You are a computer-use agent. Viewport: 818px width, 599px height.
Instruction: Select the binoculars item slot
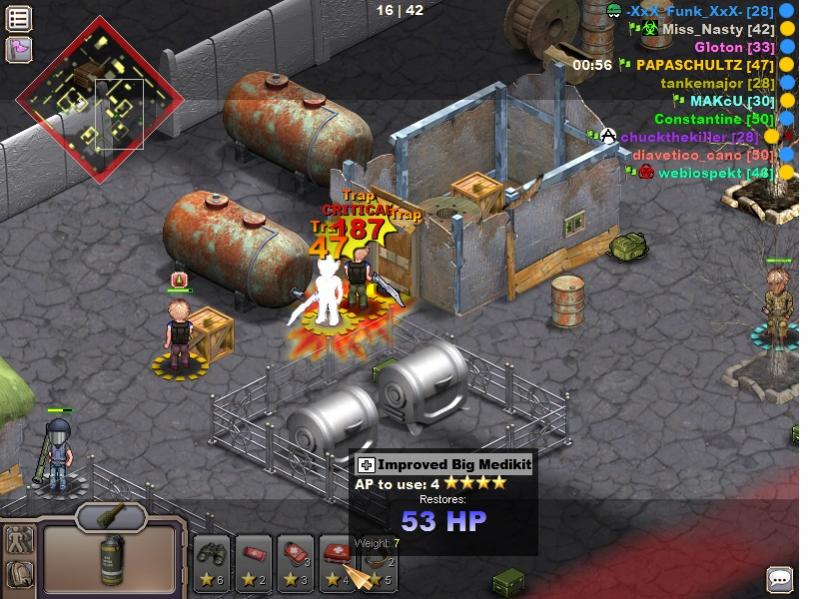(212, 562)
